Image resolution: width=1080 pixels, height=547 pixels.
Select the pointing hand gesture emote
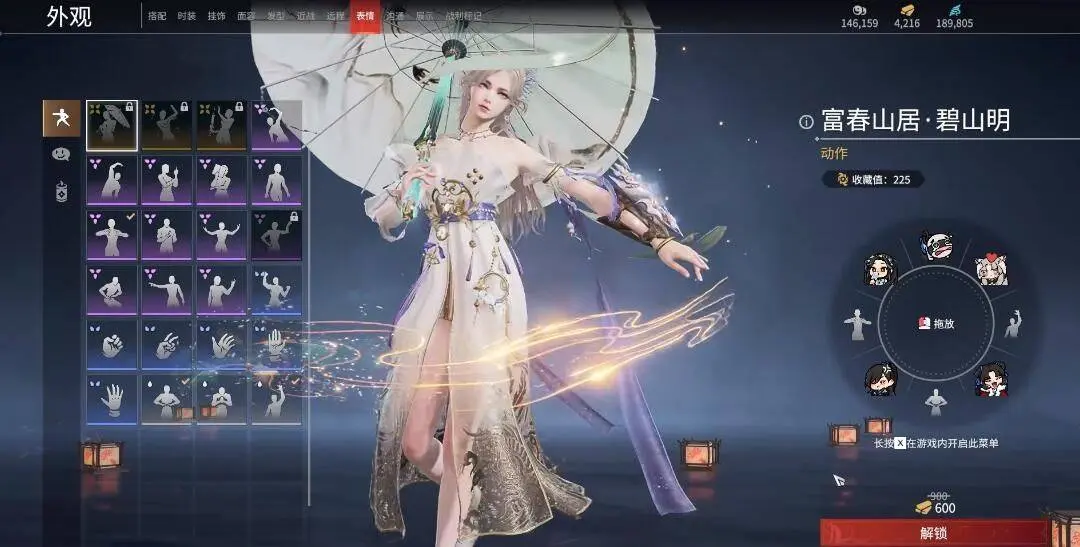[x=166, y=345]
